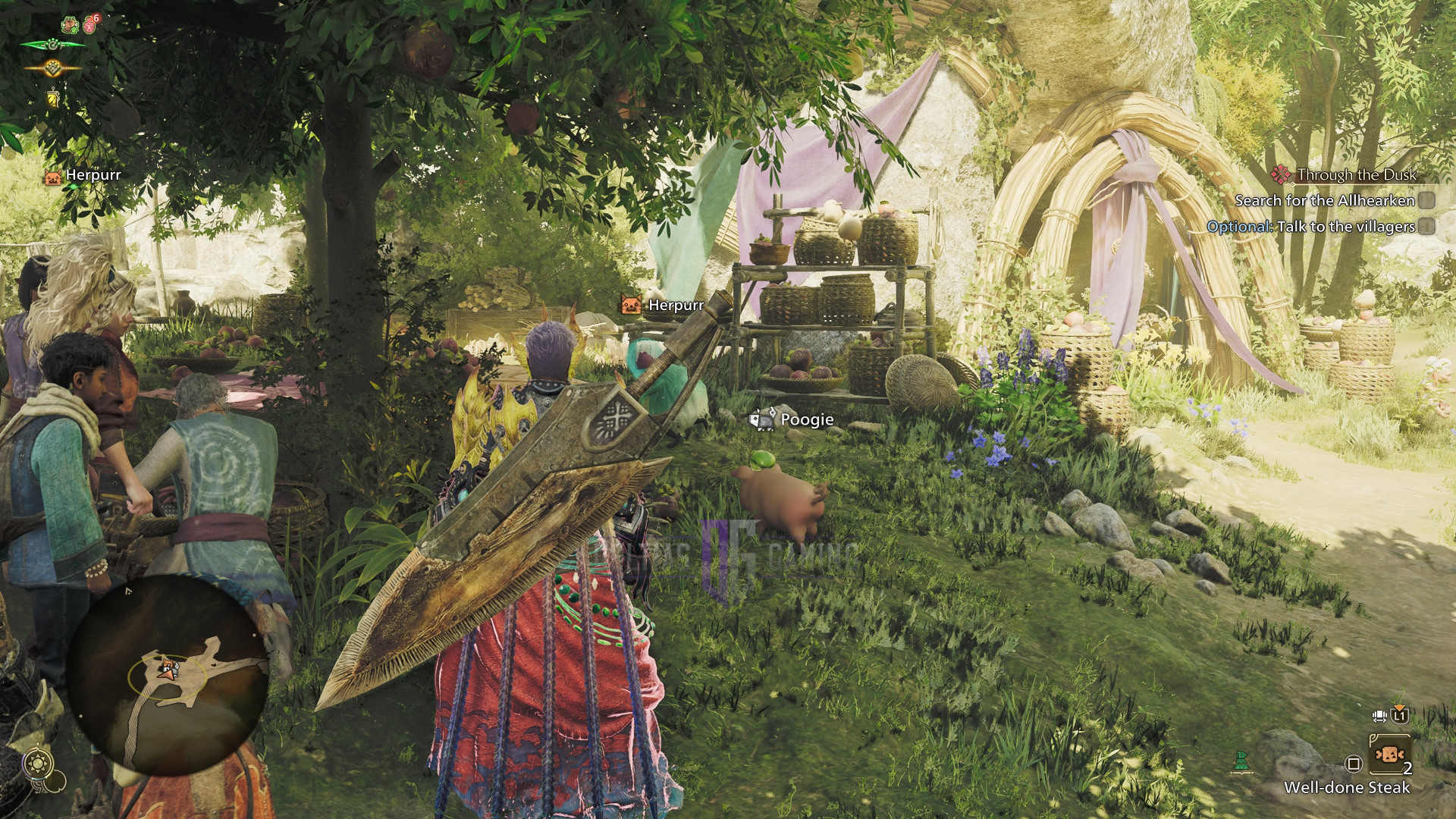The width and height of the screenshot is (1456, 819).
Task: Check the optional Talk to the villagers objective
Action: (x=1427, y=227)
